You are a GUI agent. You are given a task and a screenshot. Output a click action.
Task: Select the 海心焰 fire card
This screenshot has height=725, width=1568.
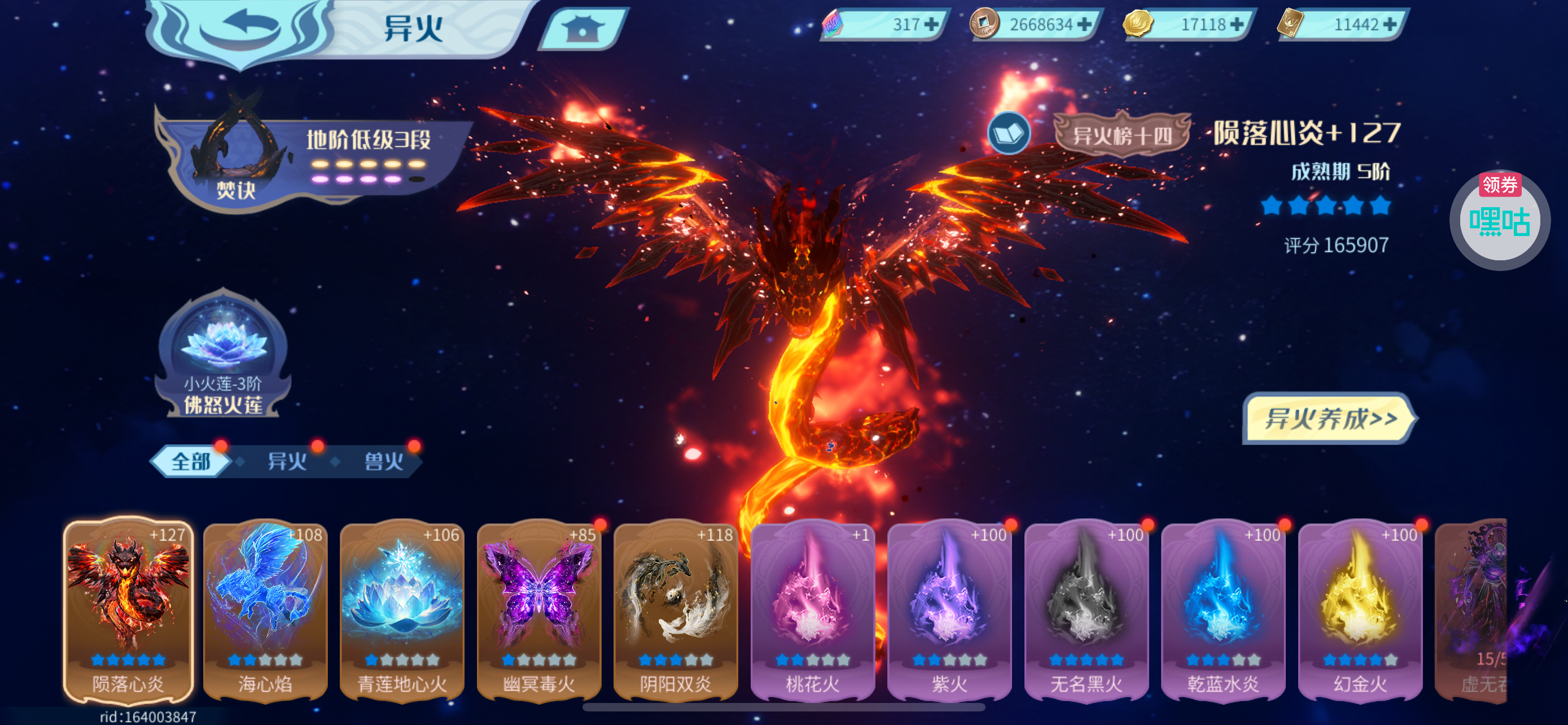tap(265, 610)
